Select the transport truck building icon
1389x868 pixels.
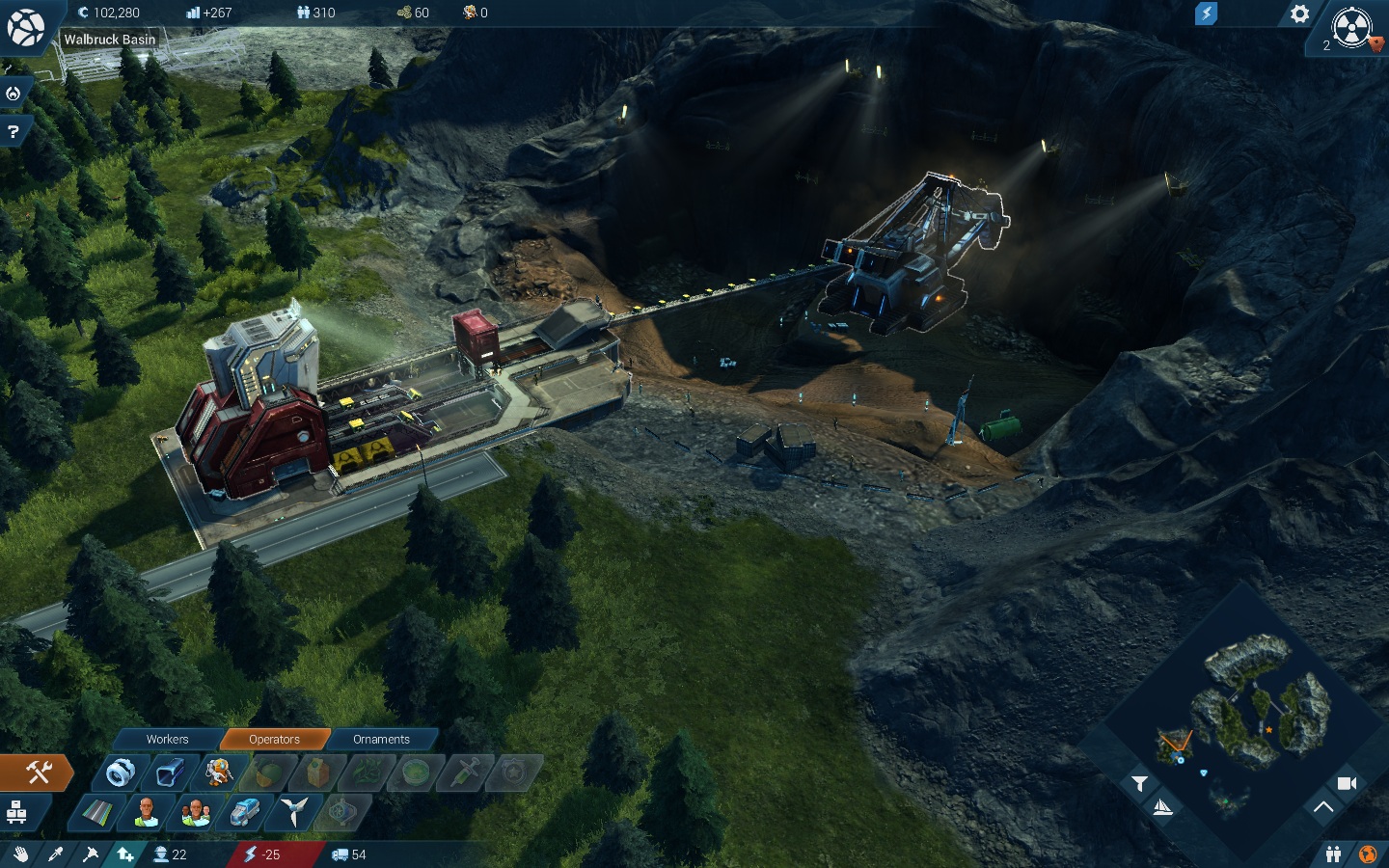point(244,812)
